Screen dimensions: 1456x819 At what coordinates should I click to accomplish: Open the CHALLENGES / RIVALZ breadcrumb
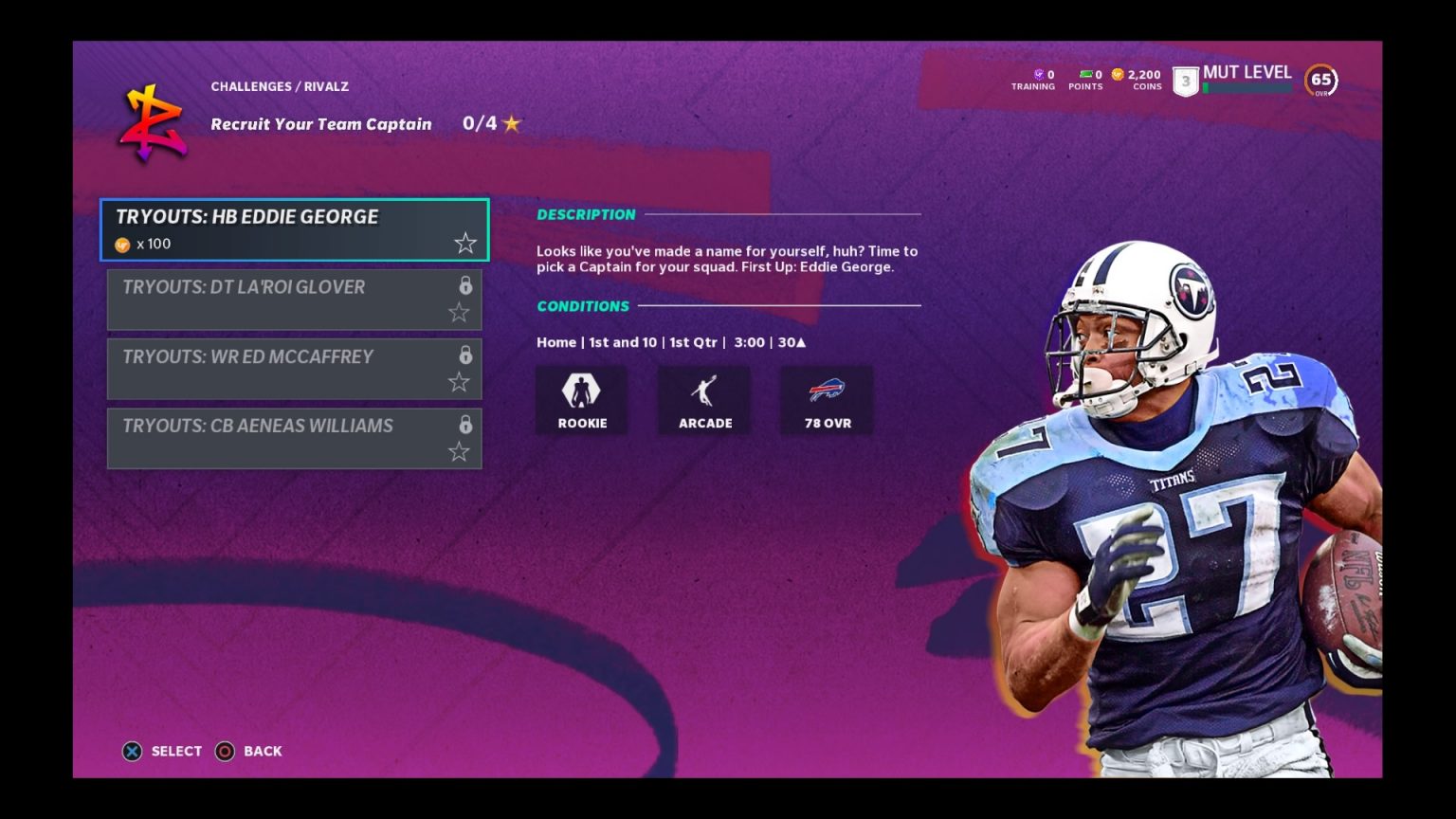click(x=280, y=86)
